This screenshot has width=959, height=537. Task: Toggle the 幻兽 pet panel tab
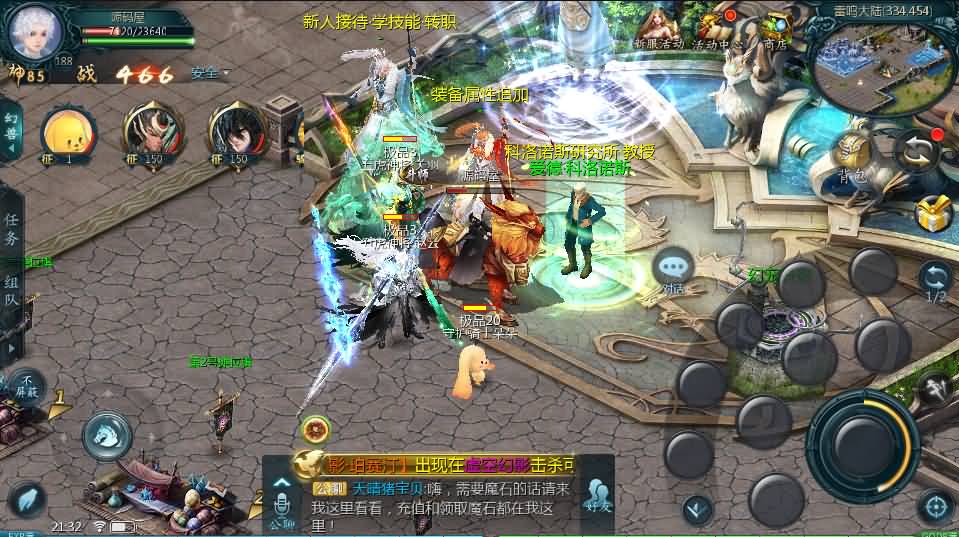(11, 131)
